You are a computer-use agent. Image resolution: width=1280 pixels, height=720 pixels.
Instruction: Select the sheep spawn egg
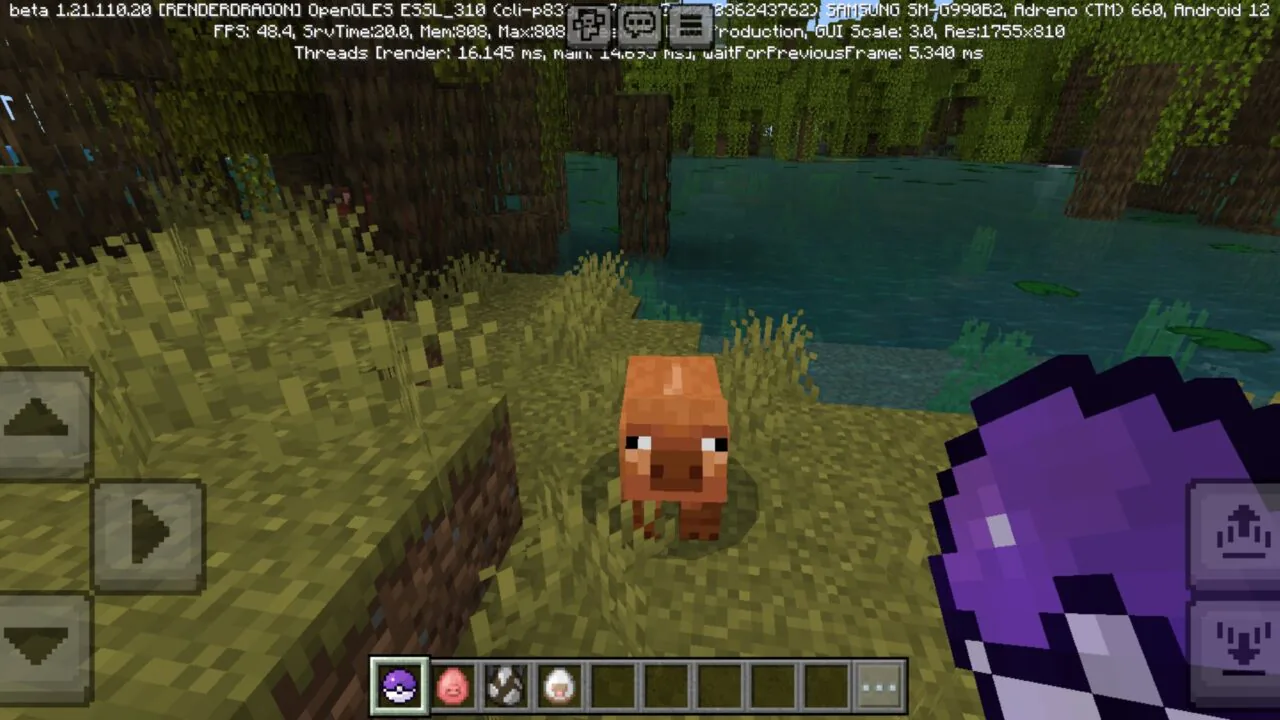[559, 684]
